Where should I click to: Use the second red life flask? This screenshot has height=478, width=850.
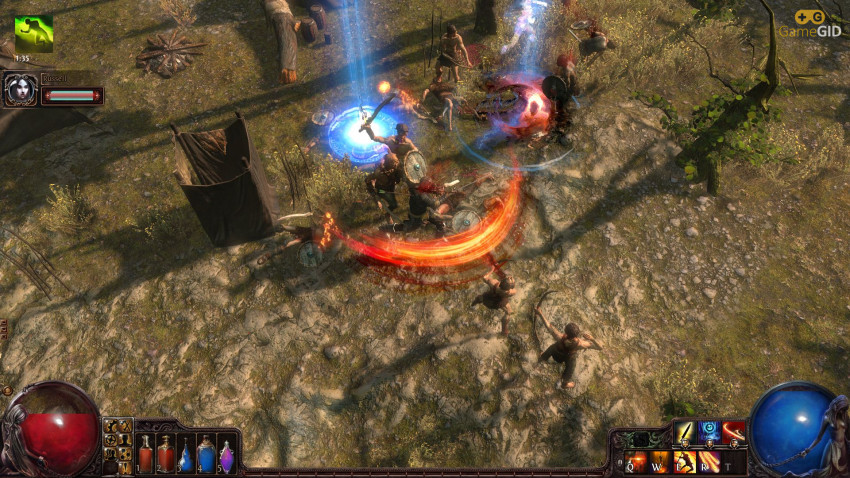(166, 454)
